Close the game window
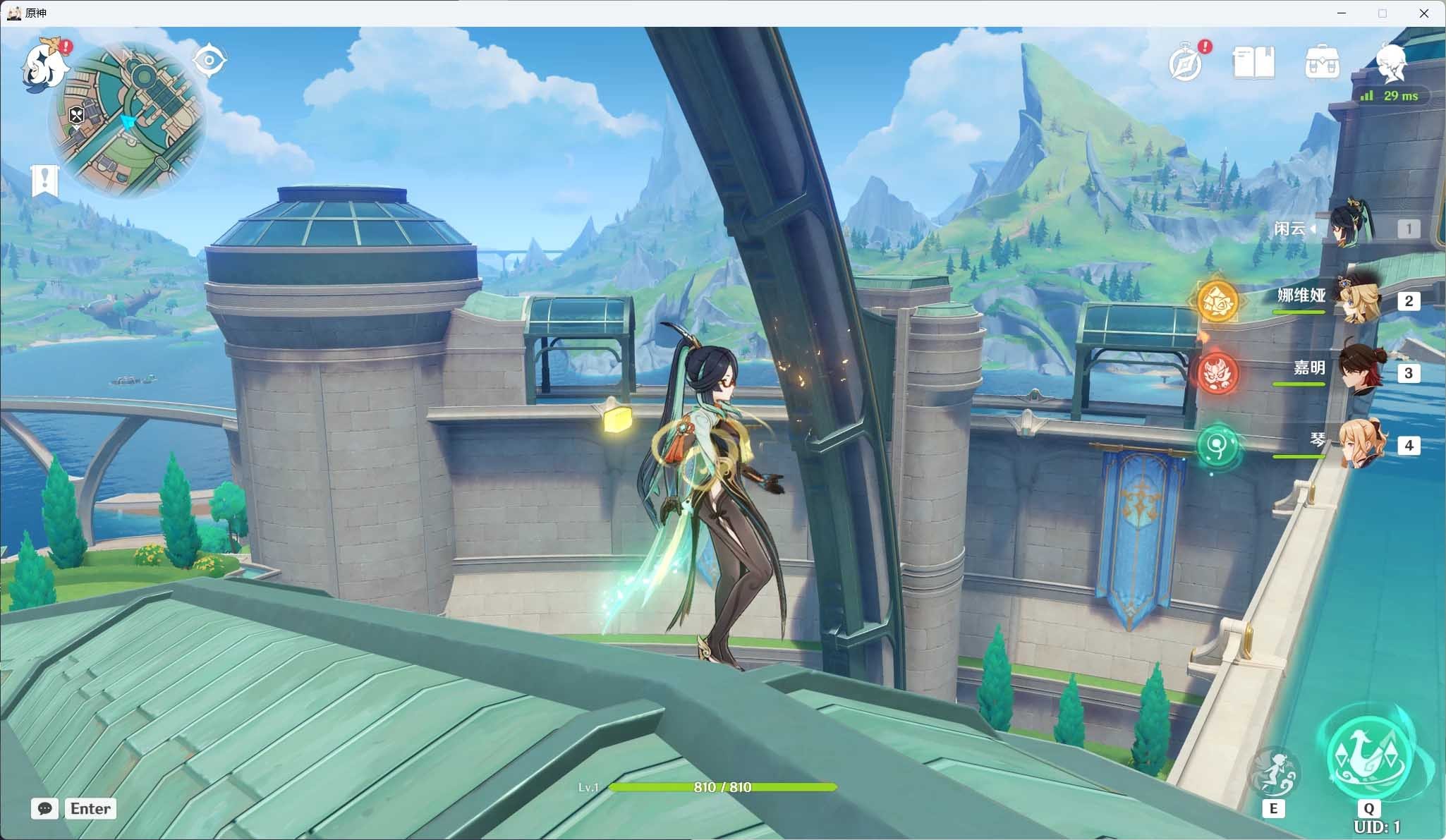Screen dimensions: 1446x840 [1423, 13]
